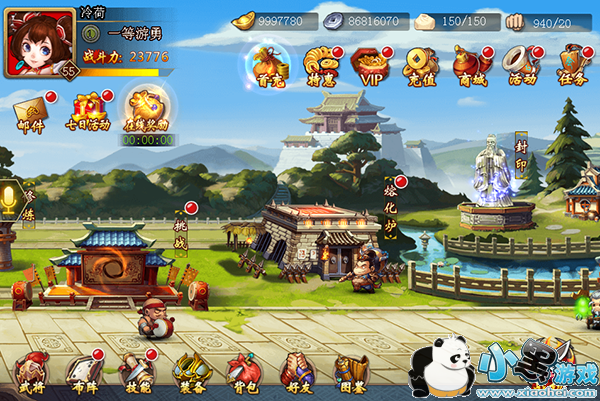
Task: Open the 背包 backpack menu
Action: tap(243, 372)
